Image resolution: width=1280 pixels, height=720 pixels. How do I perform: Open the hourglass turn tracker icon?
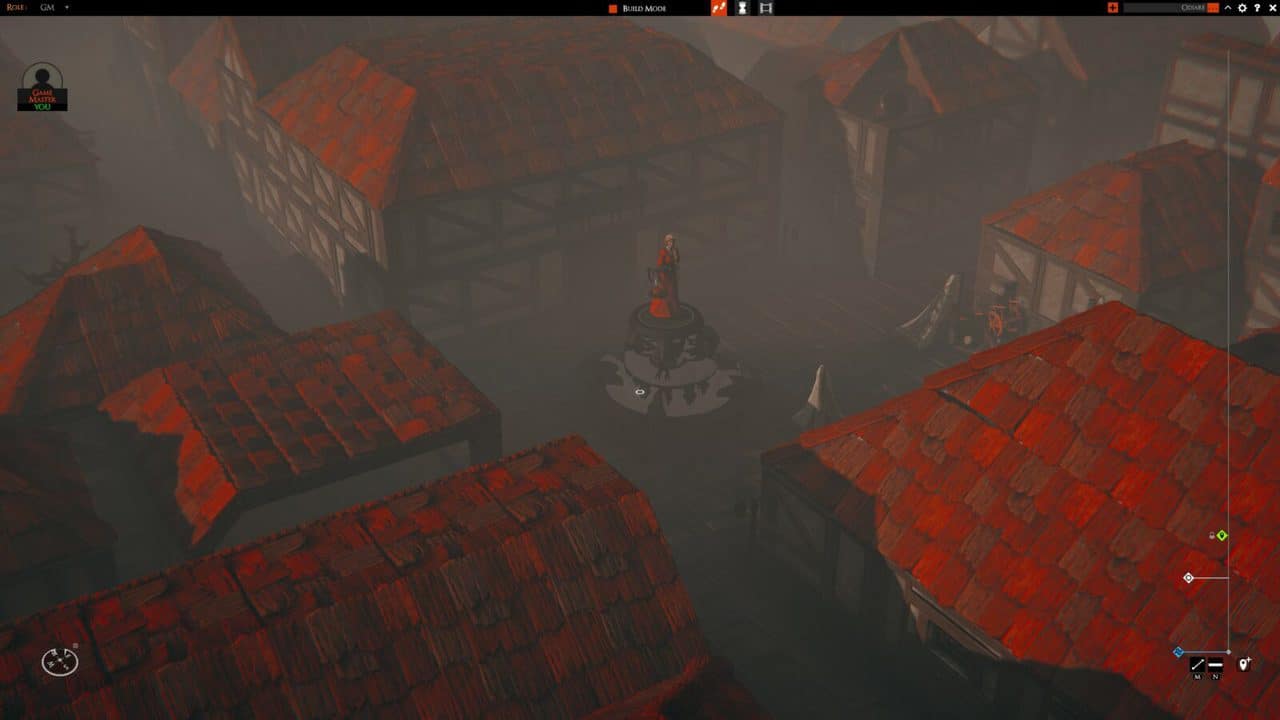pyautogui.click(x=740, y=8)
